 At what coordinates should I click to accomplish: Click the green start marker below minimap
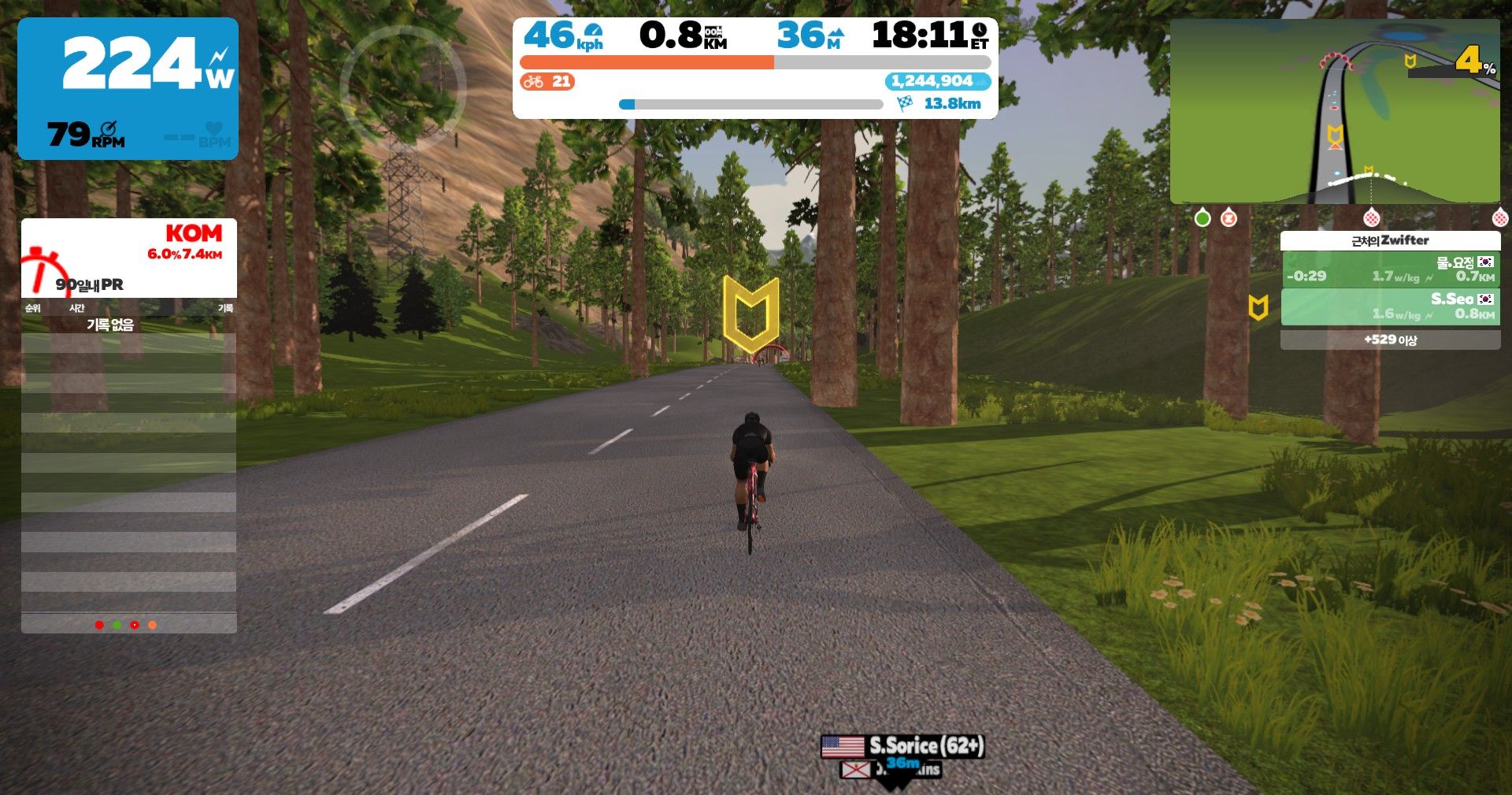1203,217
